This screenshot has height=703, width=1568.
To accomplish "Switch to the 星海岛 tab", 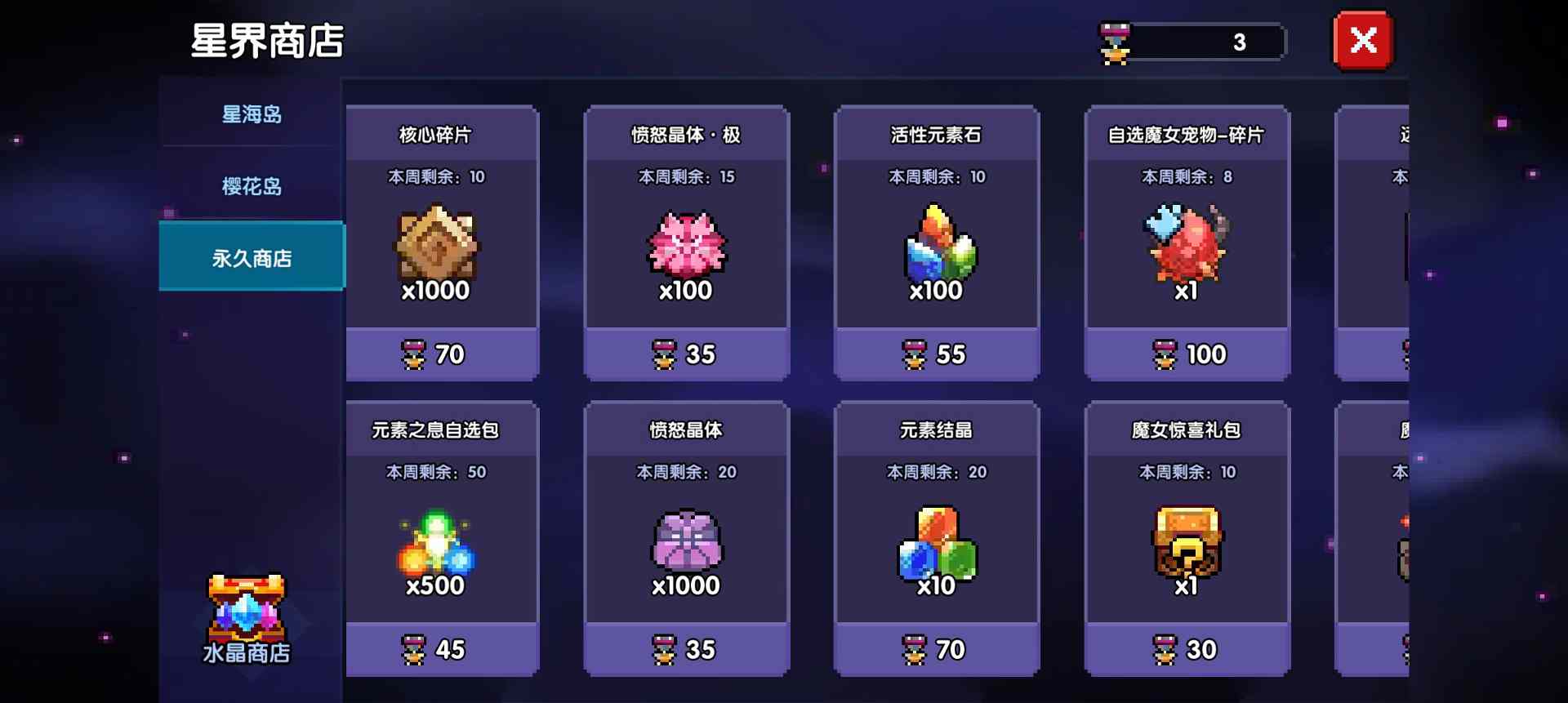I will [250, 114].
